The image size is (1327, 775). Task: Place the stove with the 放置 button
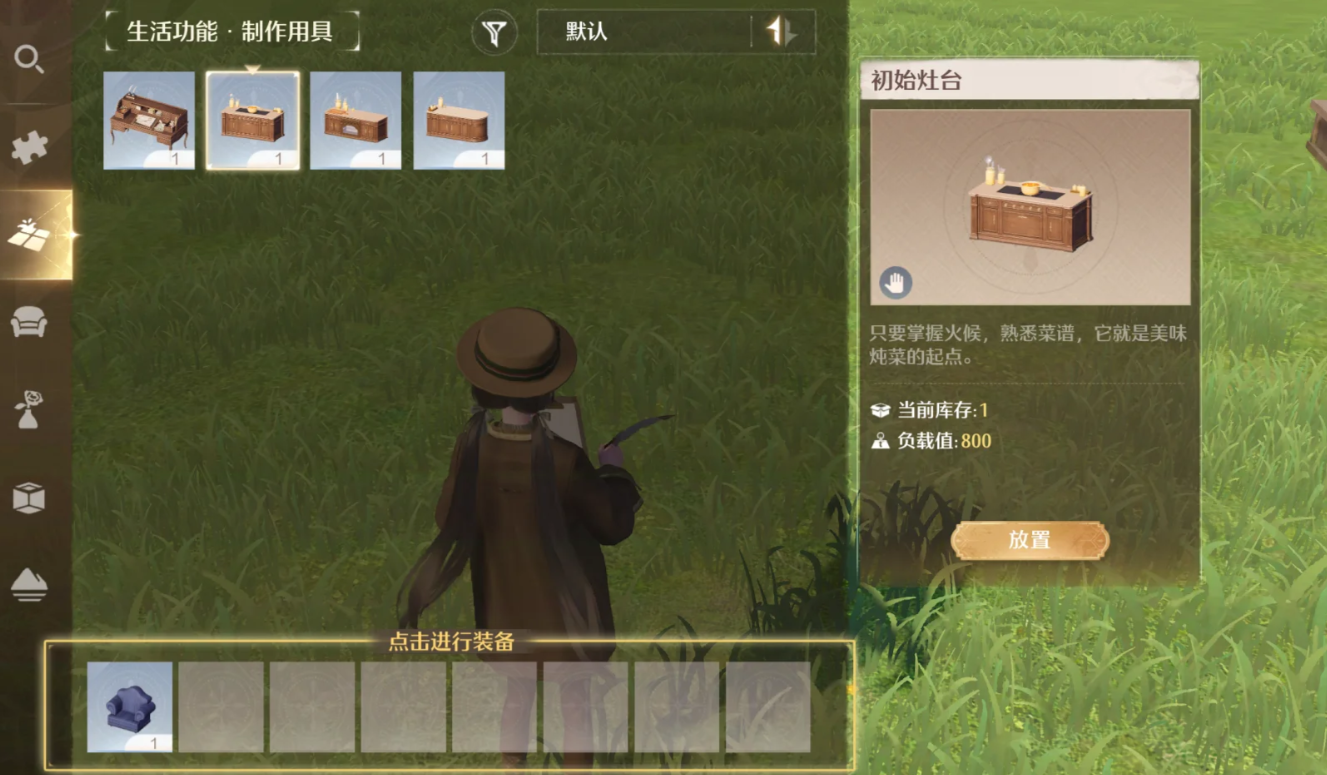[1029, 540]
